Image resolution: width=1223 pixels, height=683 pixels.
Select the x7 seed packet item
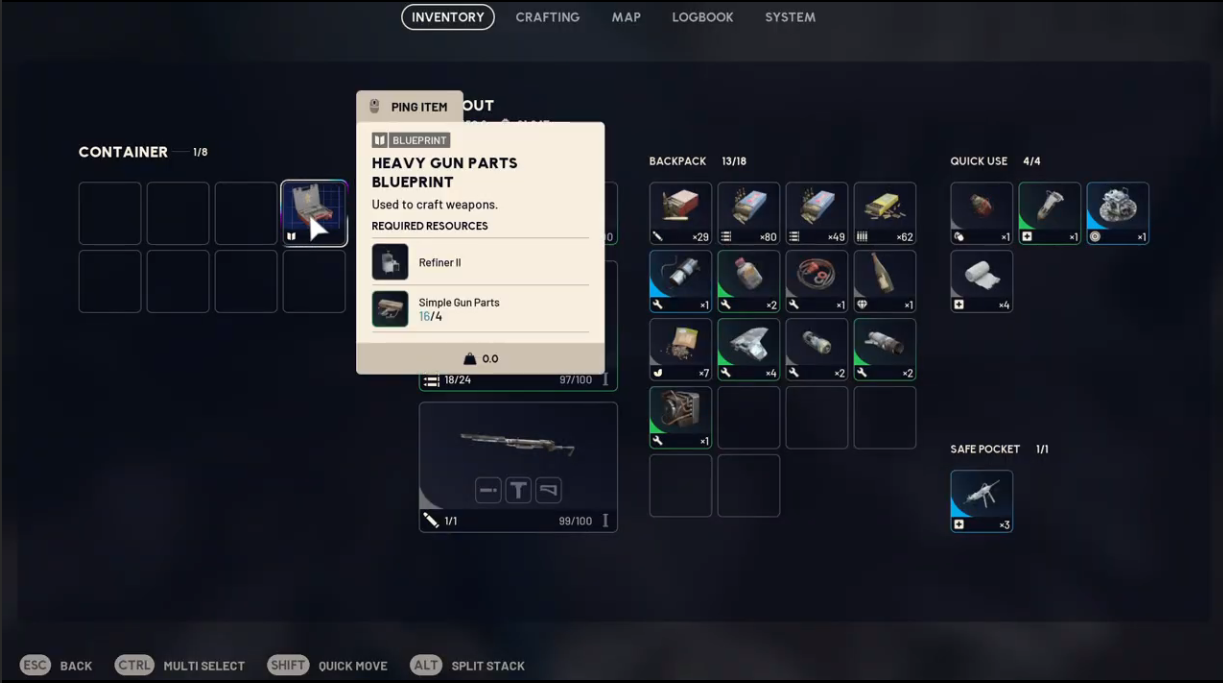(681, 349)
